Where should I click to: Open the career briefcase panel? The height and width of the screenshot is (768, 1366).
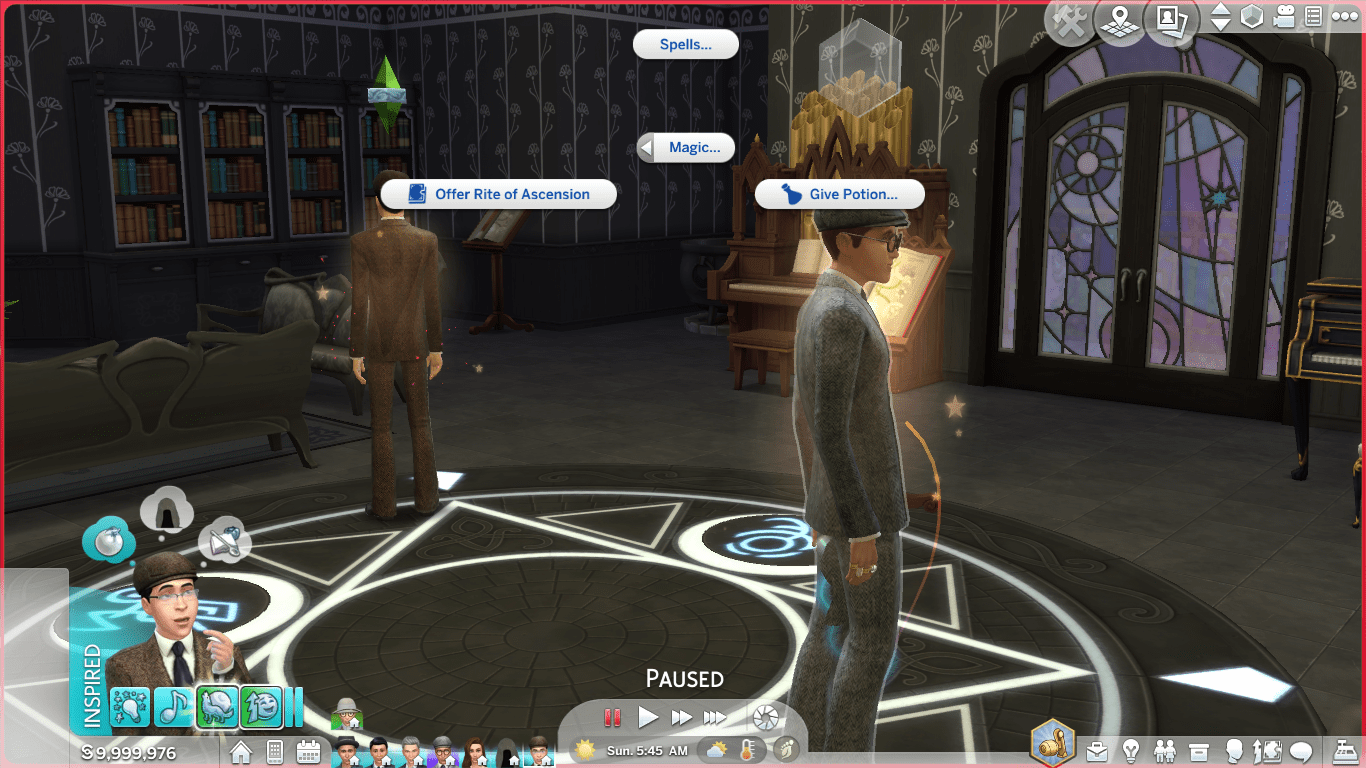point(1098,750)
